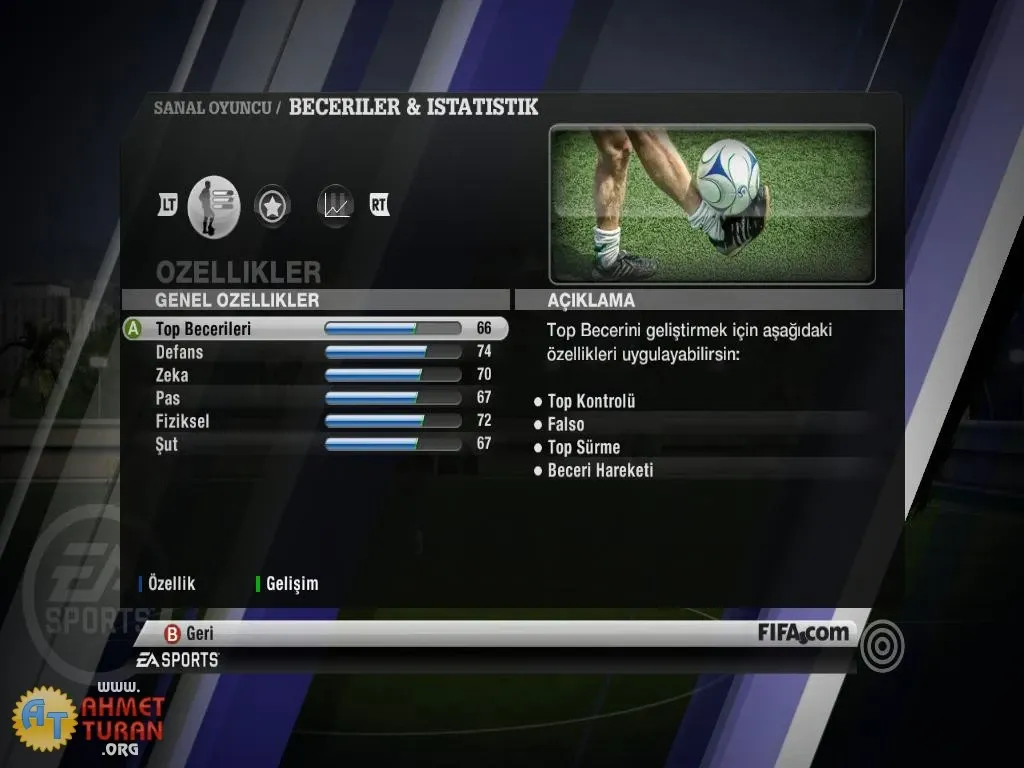Open the FIFA.com link
Screen dimensions: 1024x768
pos(803,632)
